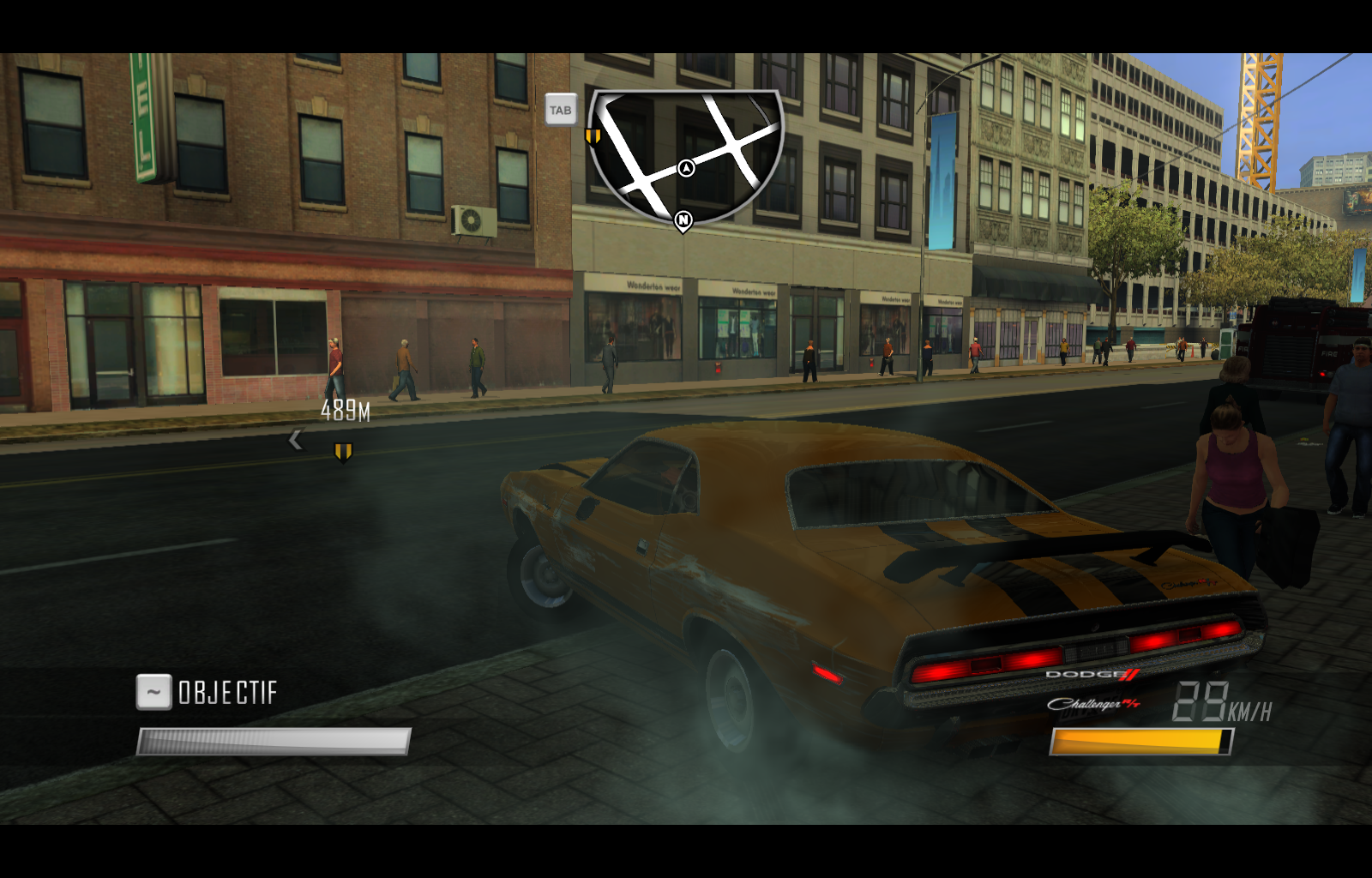Click the N compass pin below the minimap
Screen dimensions: 1372x878
(x=683, y=220)
